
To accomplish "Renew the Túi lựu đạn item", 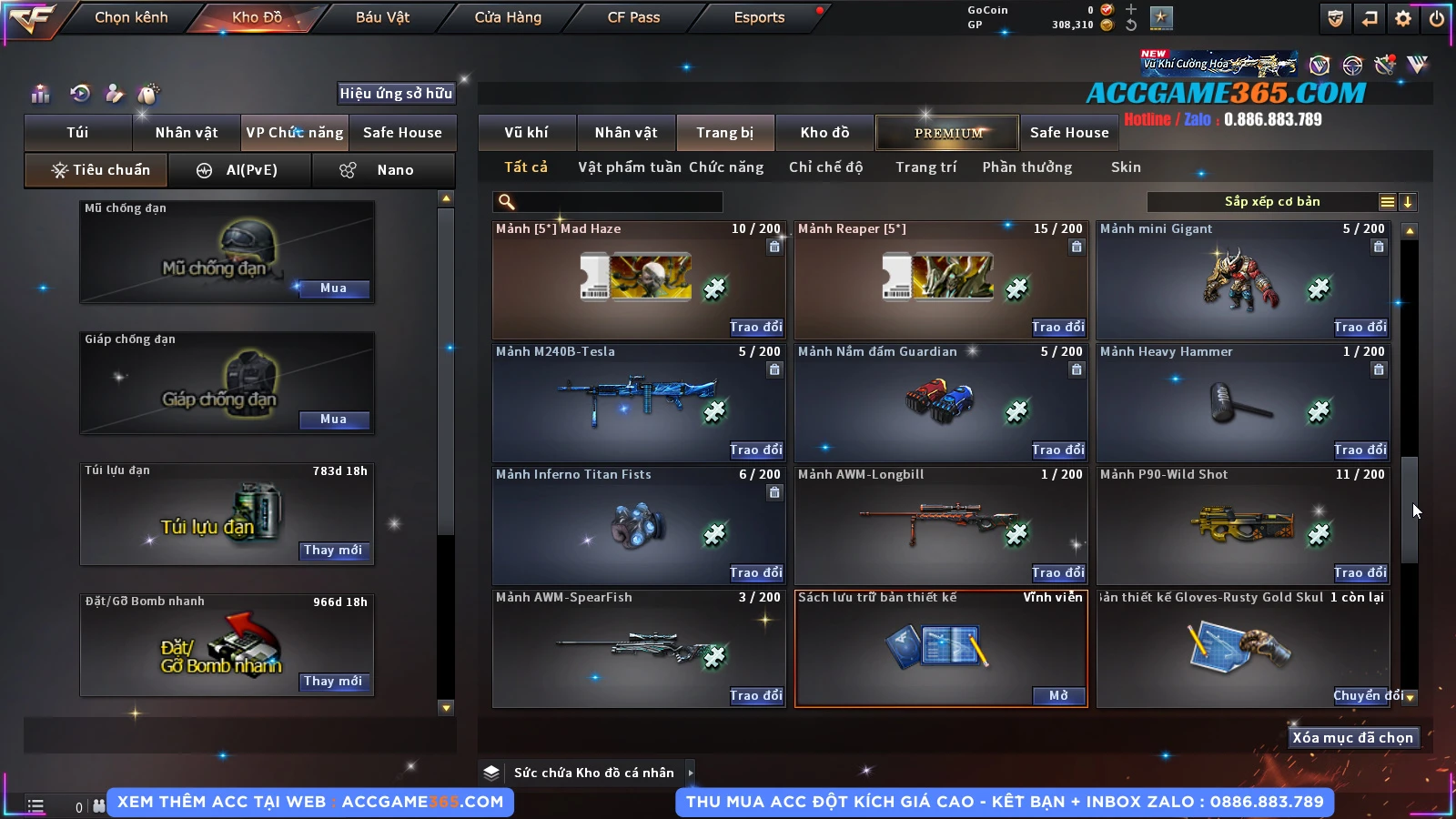I will (x=333, y=551).
